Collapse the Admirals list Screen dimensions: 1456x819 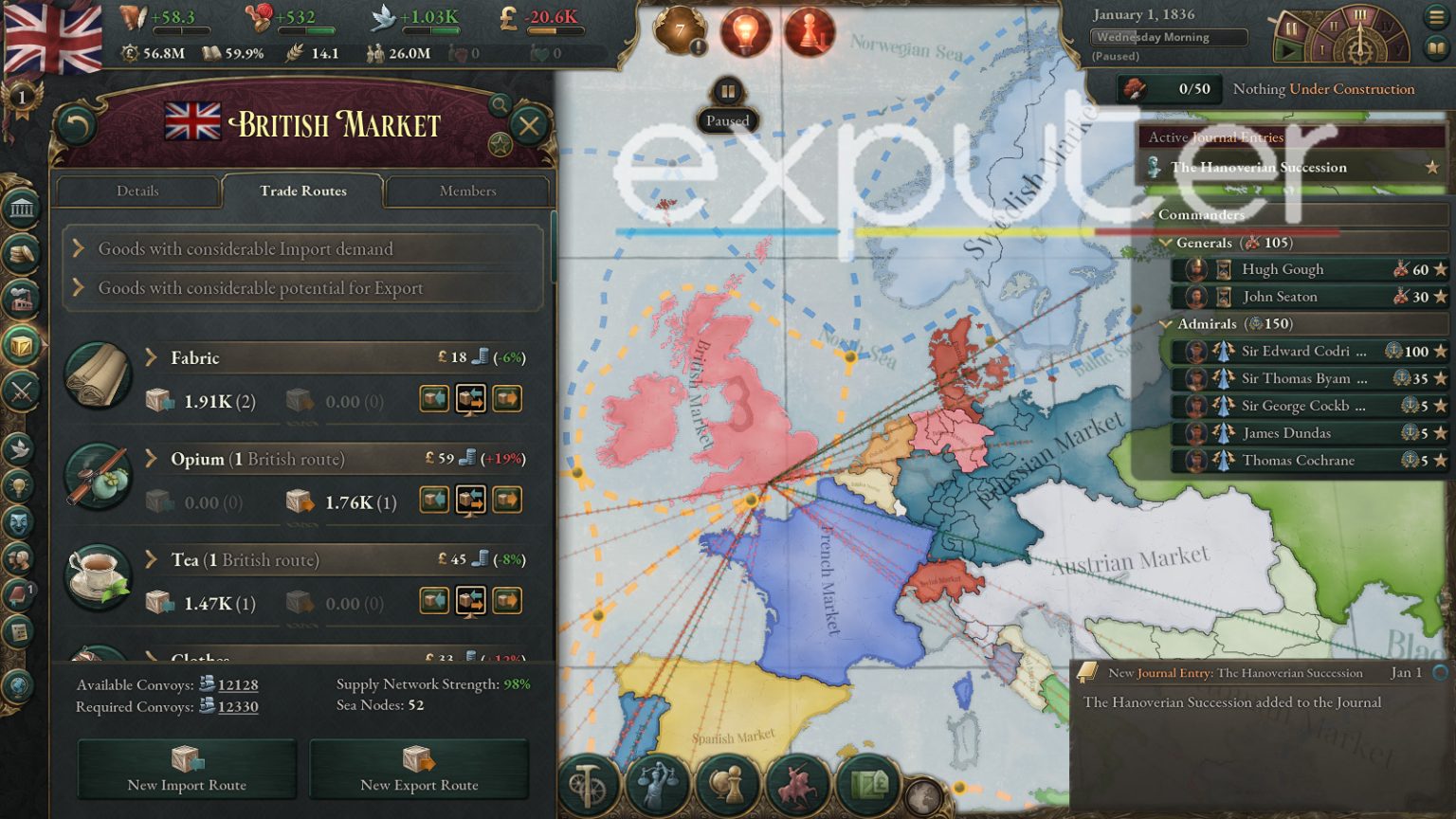click(x=1167, y=323)
